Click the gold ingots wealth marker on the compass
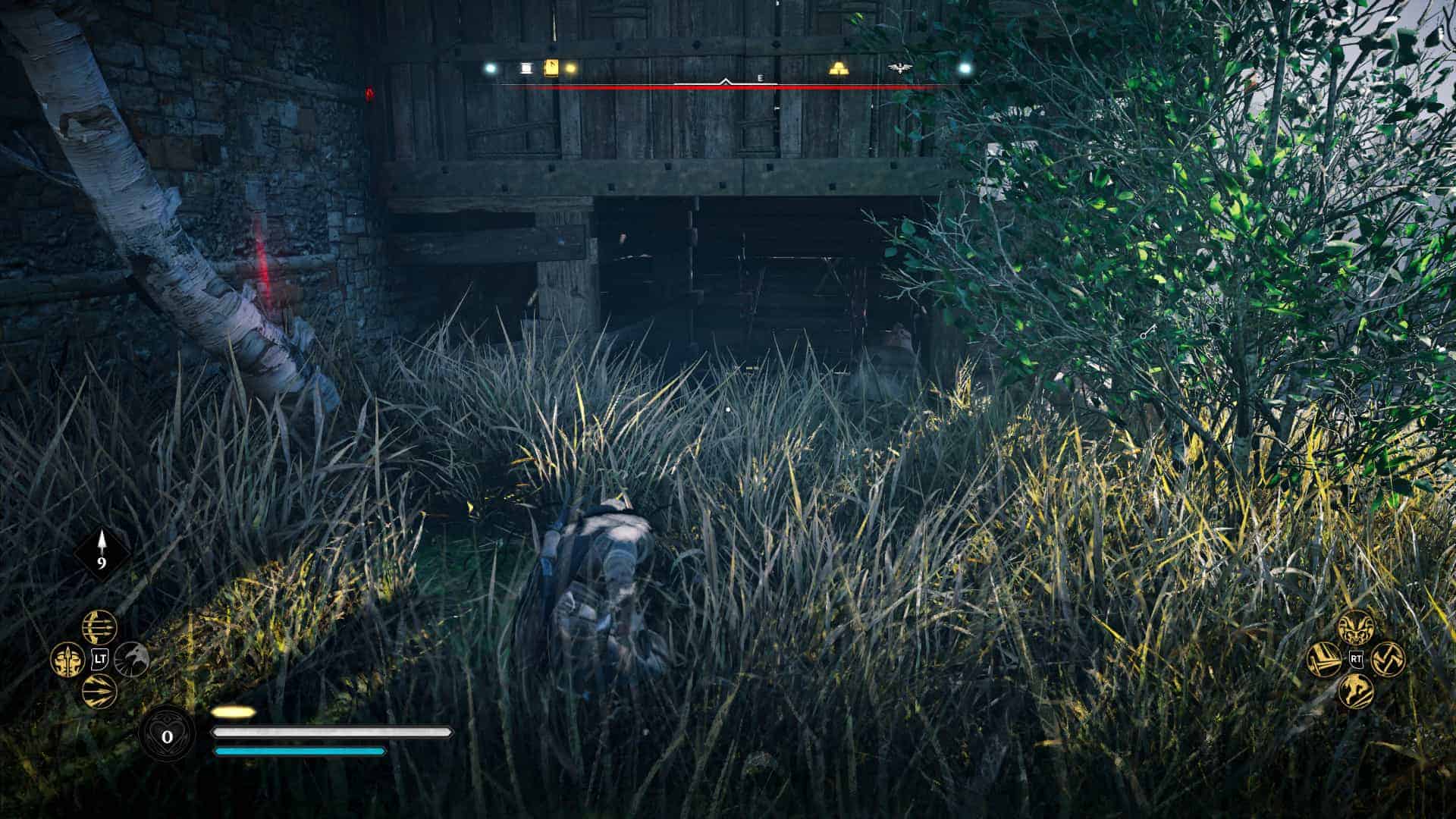The height and width of the screenshot is (819, 1456). click(x=839, y=69)
